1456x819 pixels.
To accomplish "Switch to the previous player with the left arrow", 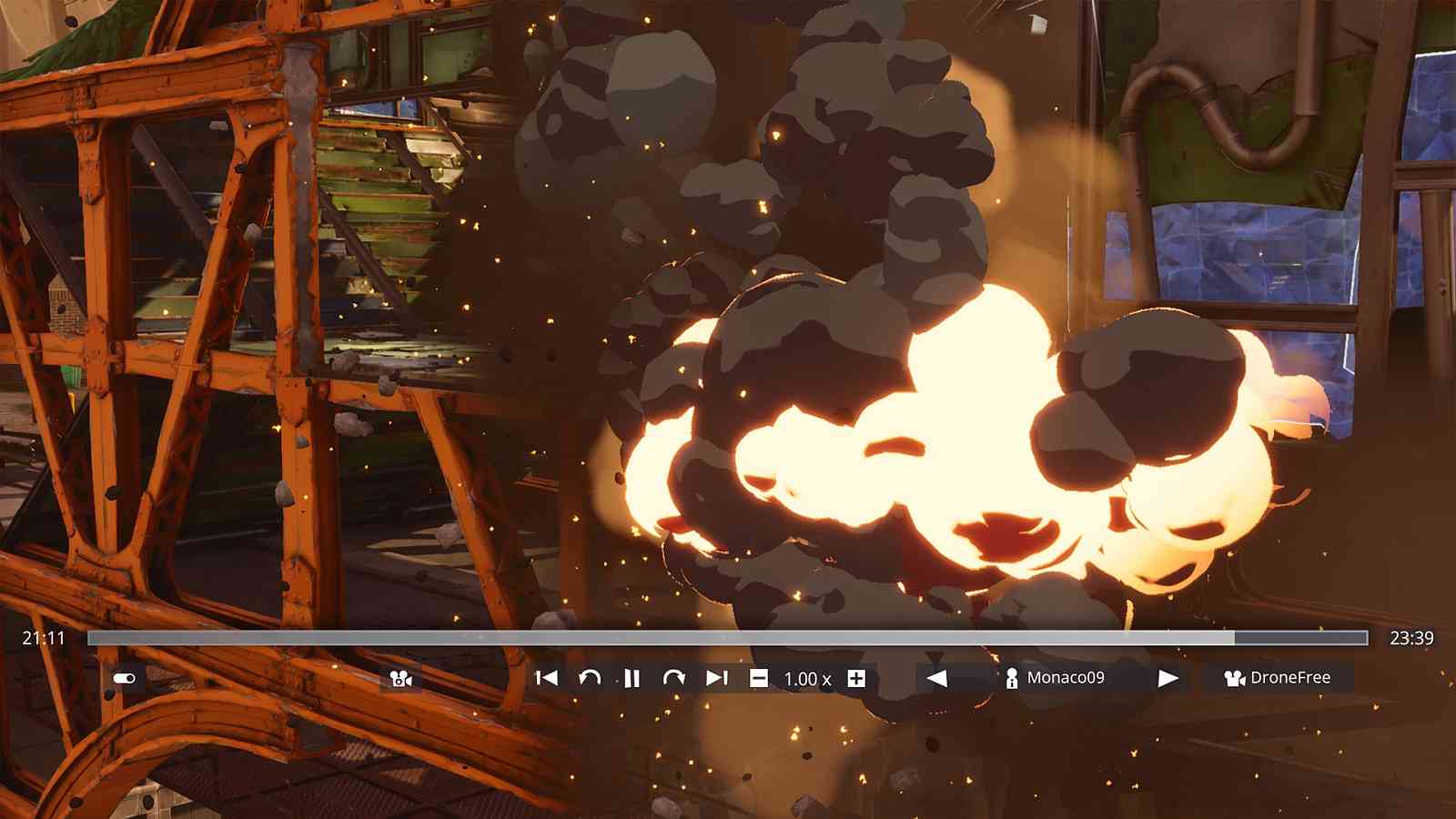I will 937,678.
